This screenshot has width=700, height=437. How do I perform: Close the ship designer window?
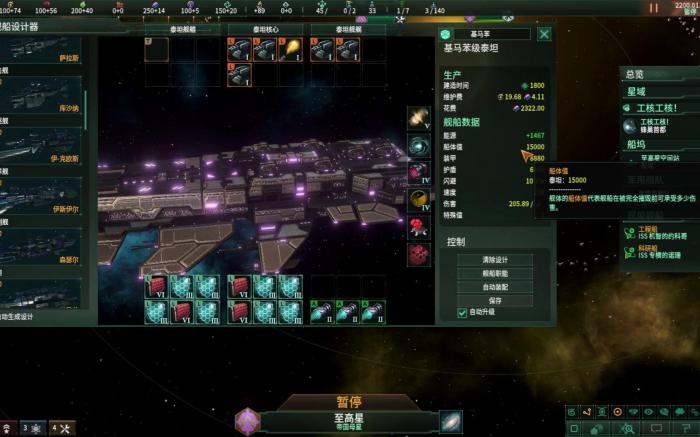click(544, 33)
